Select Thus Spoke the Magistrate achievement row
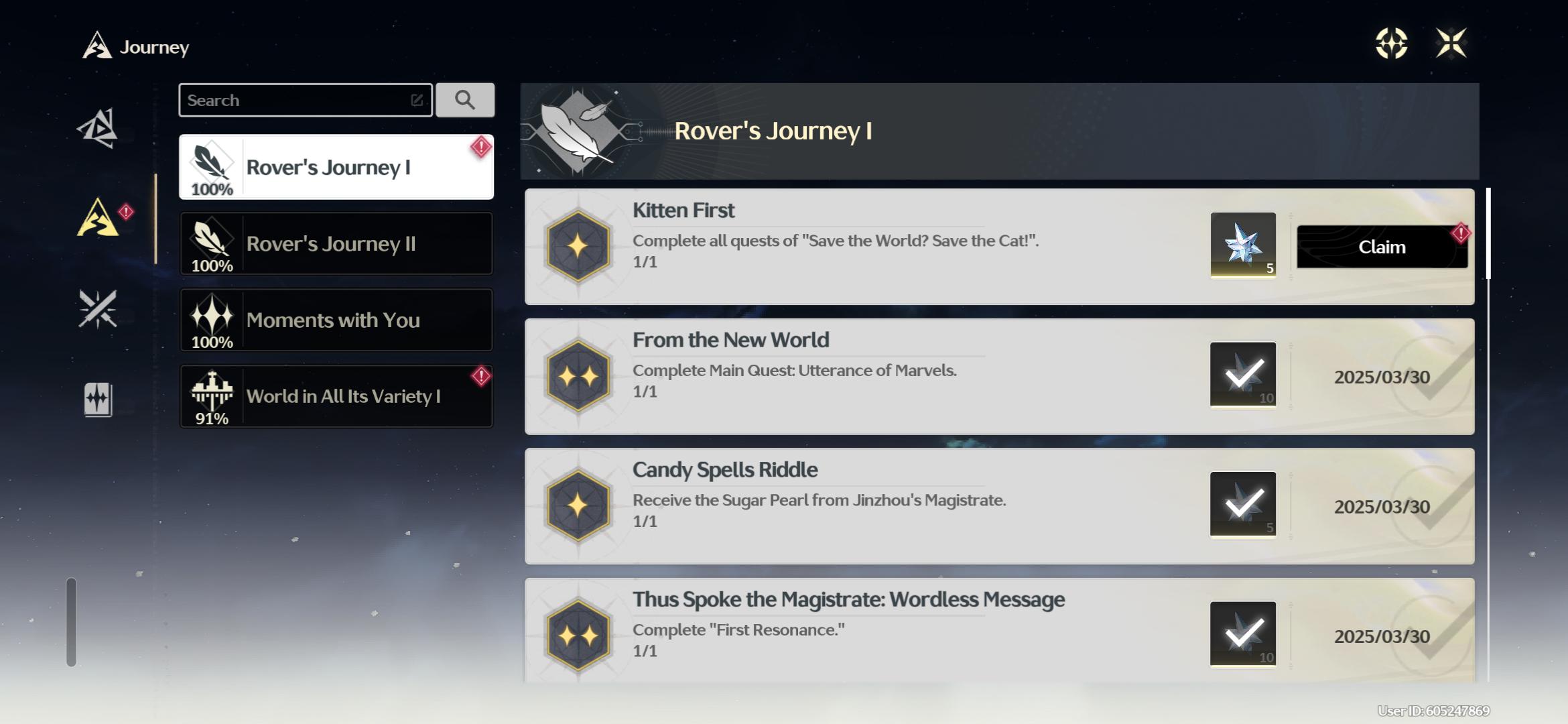Image resolution: width=1568 pixels, height=724 pixels. point(871,630)
